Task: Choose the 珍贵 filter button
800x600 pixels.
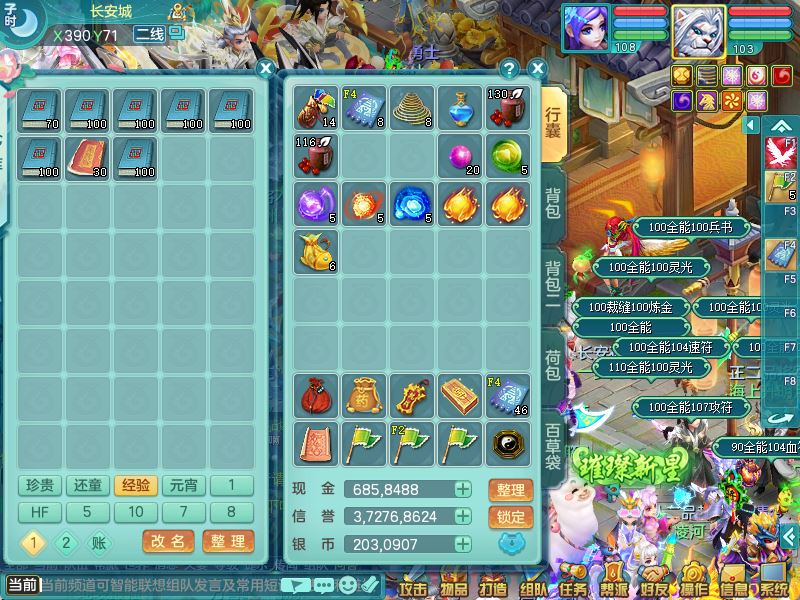Action: tap(40, 486)
